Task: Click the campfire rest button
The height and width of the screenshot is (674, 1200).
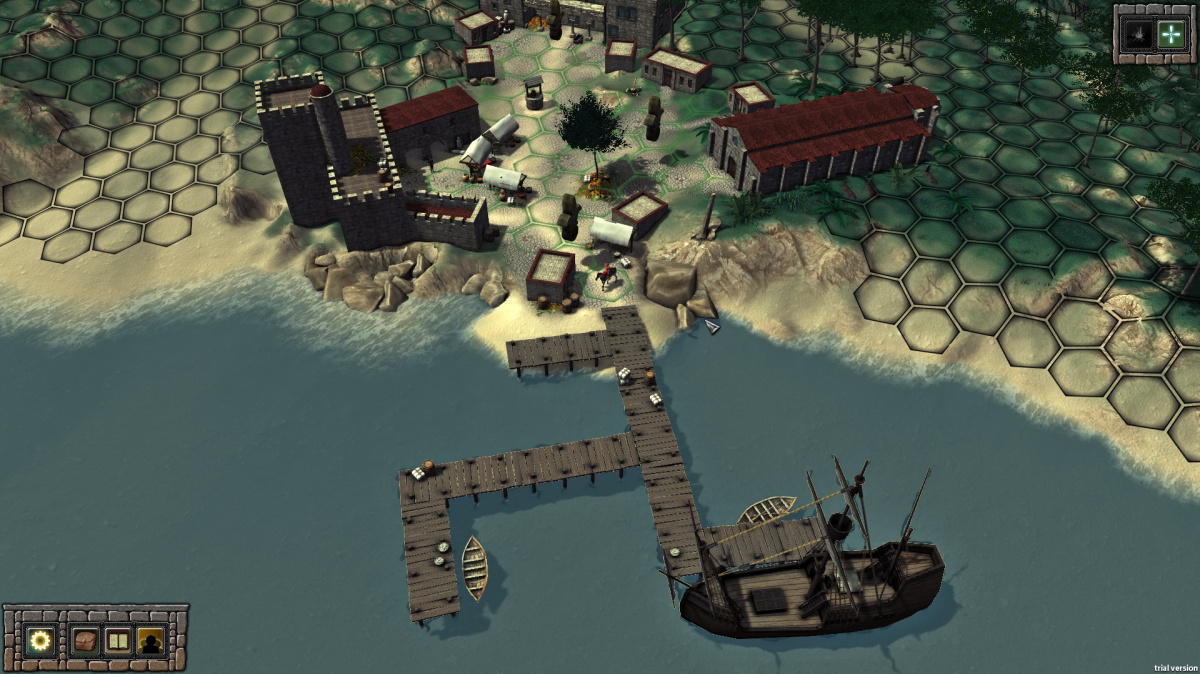Action: point(1138,34)
